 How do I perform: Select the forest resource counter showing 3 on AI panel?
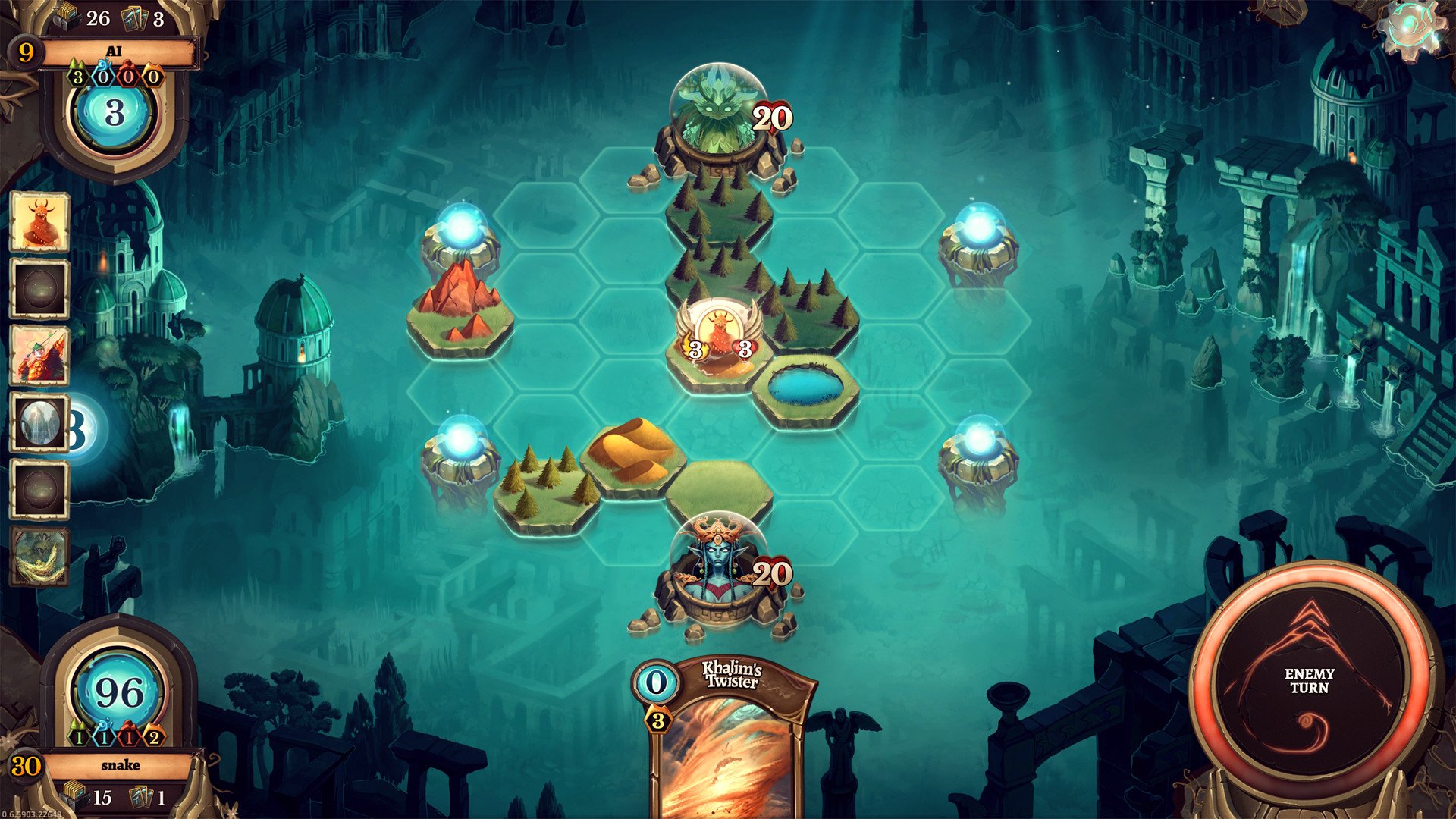point(78,77)
